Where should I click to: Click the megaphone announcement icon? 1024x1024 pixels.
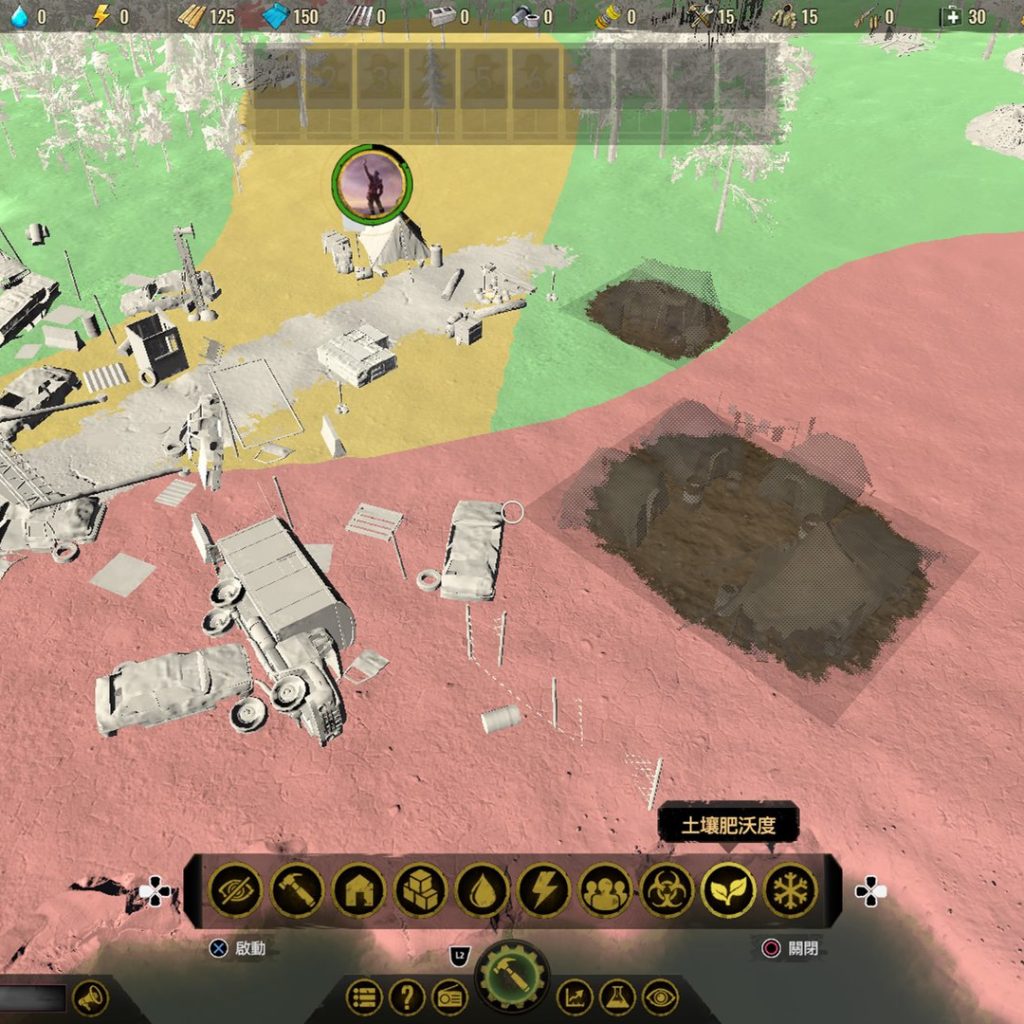[91, 997]
